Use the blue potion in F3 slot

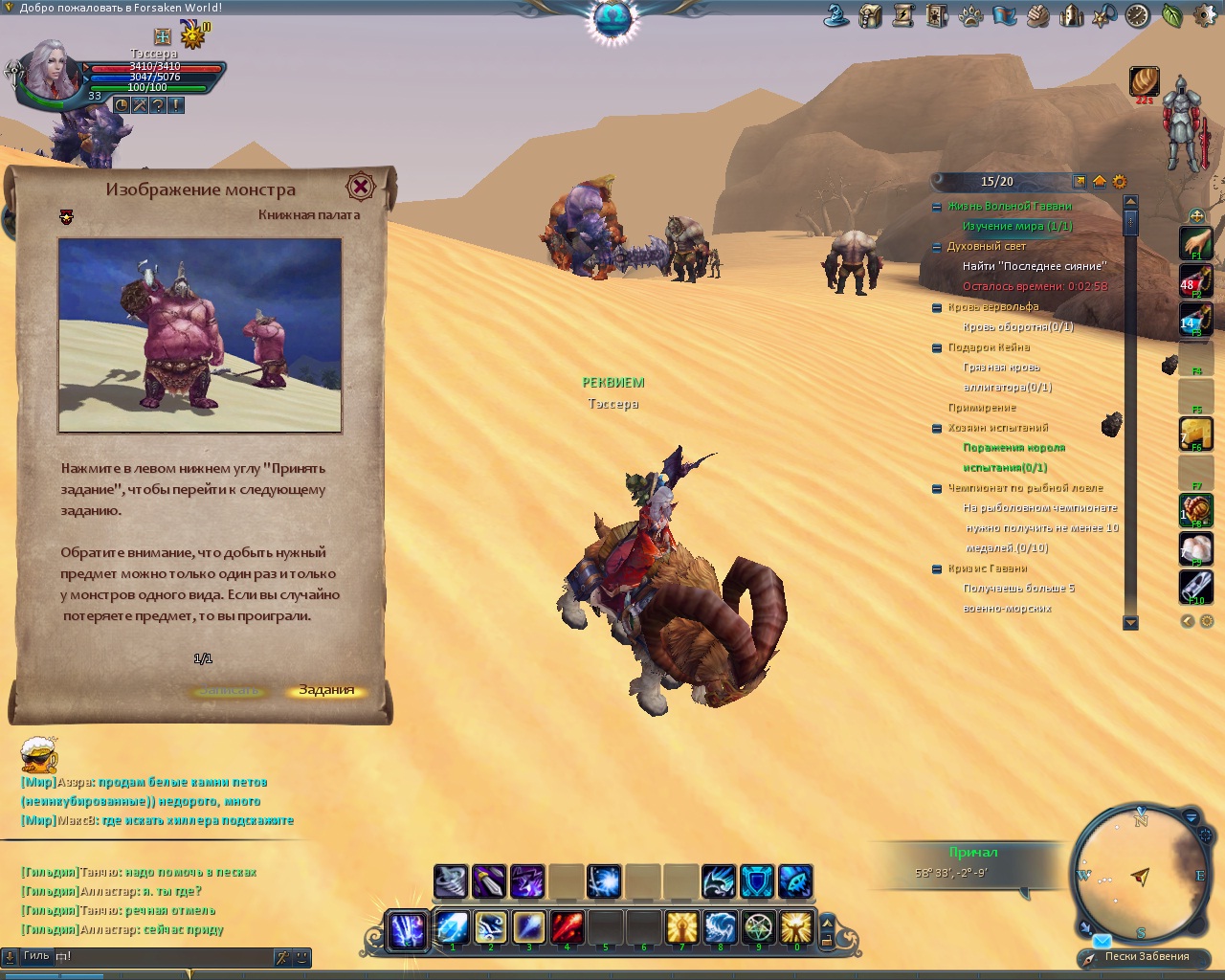[1196, 321]
